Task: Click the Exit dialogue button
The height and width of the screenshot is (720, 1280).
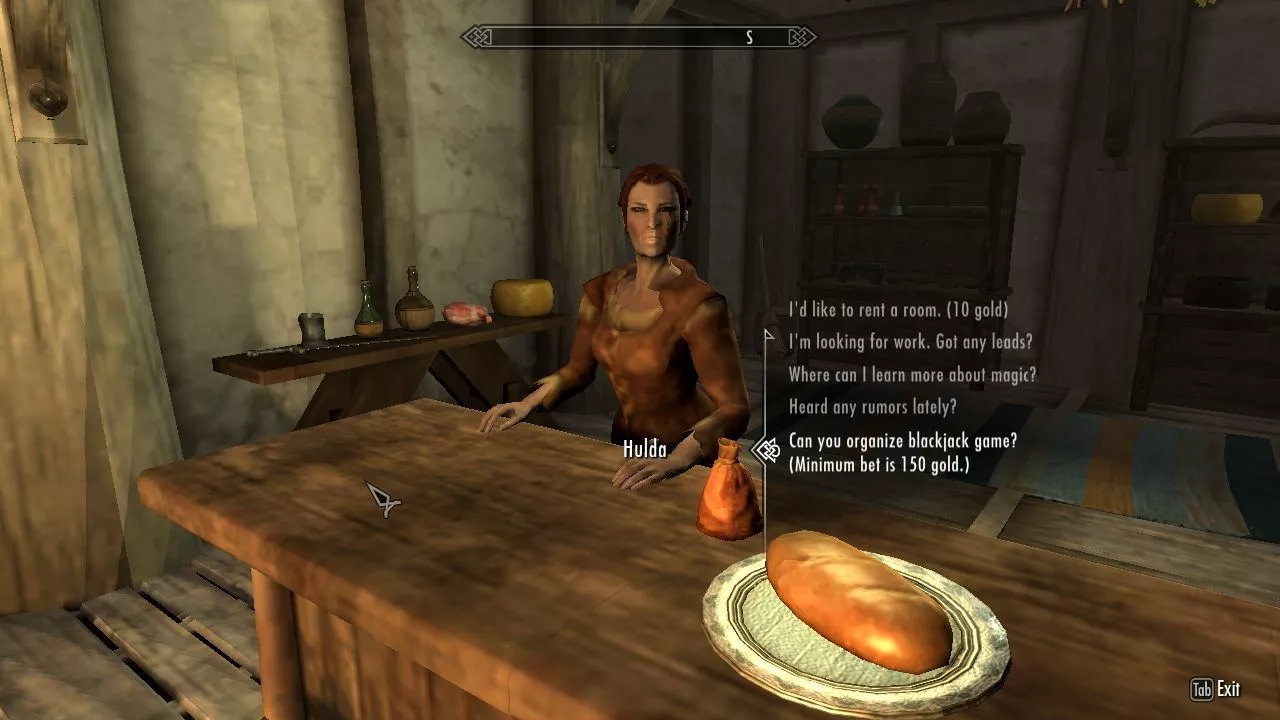Action: pos(1216,689)
